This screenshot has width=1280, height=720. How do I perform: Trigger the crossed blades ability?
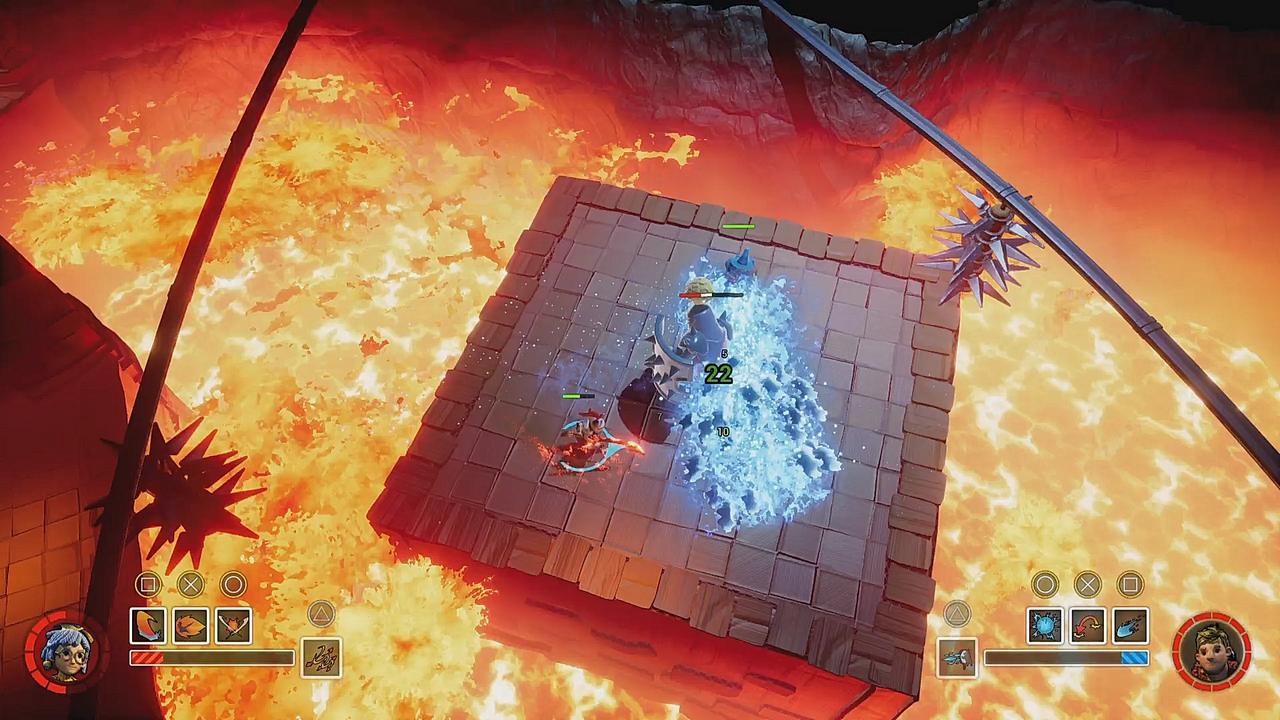234,626
